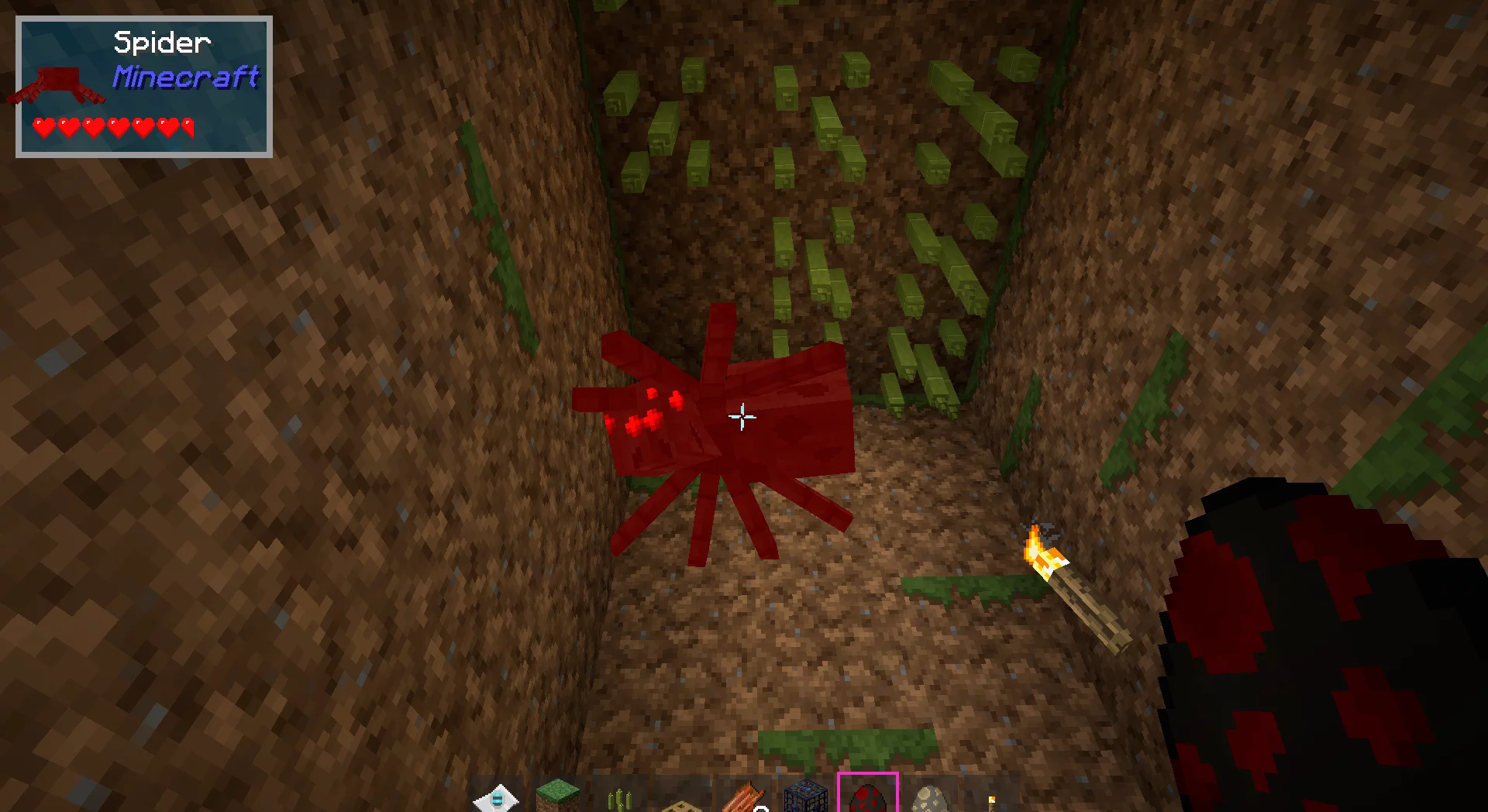The width and height of the screenshot is (1488, 812).
Task: Select the orange striped item slot
Action: click(x=744, y=798)
